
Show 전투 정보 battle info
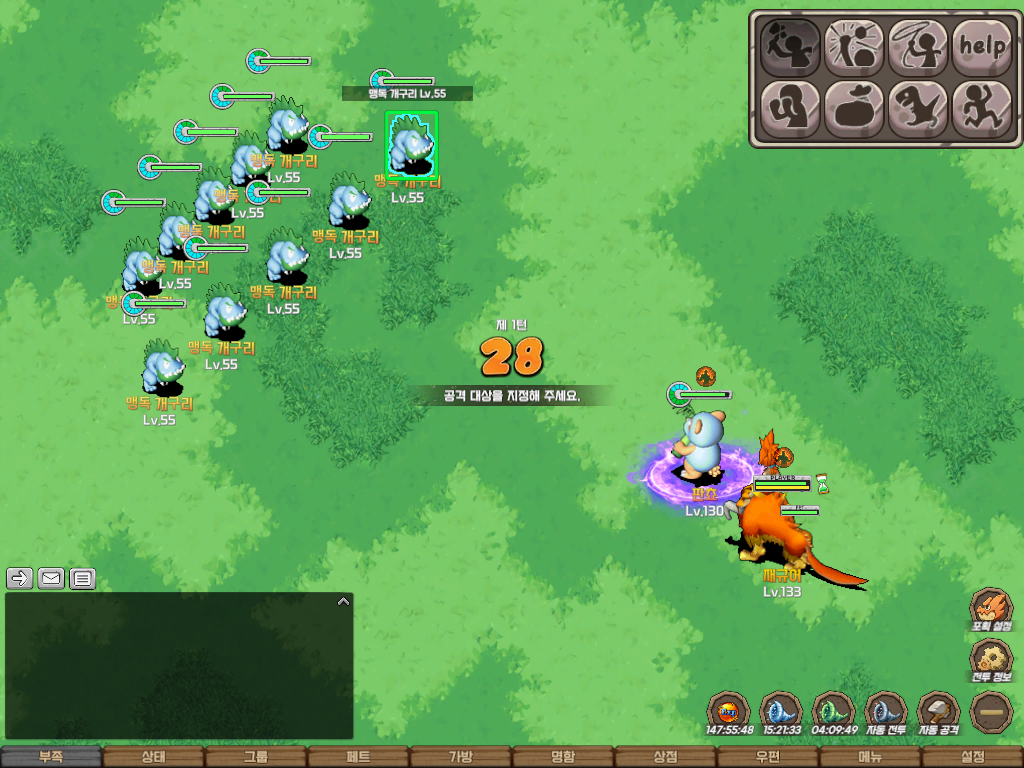[992, 660]
